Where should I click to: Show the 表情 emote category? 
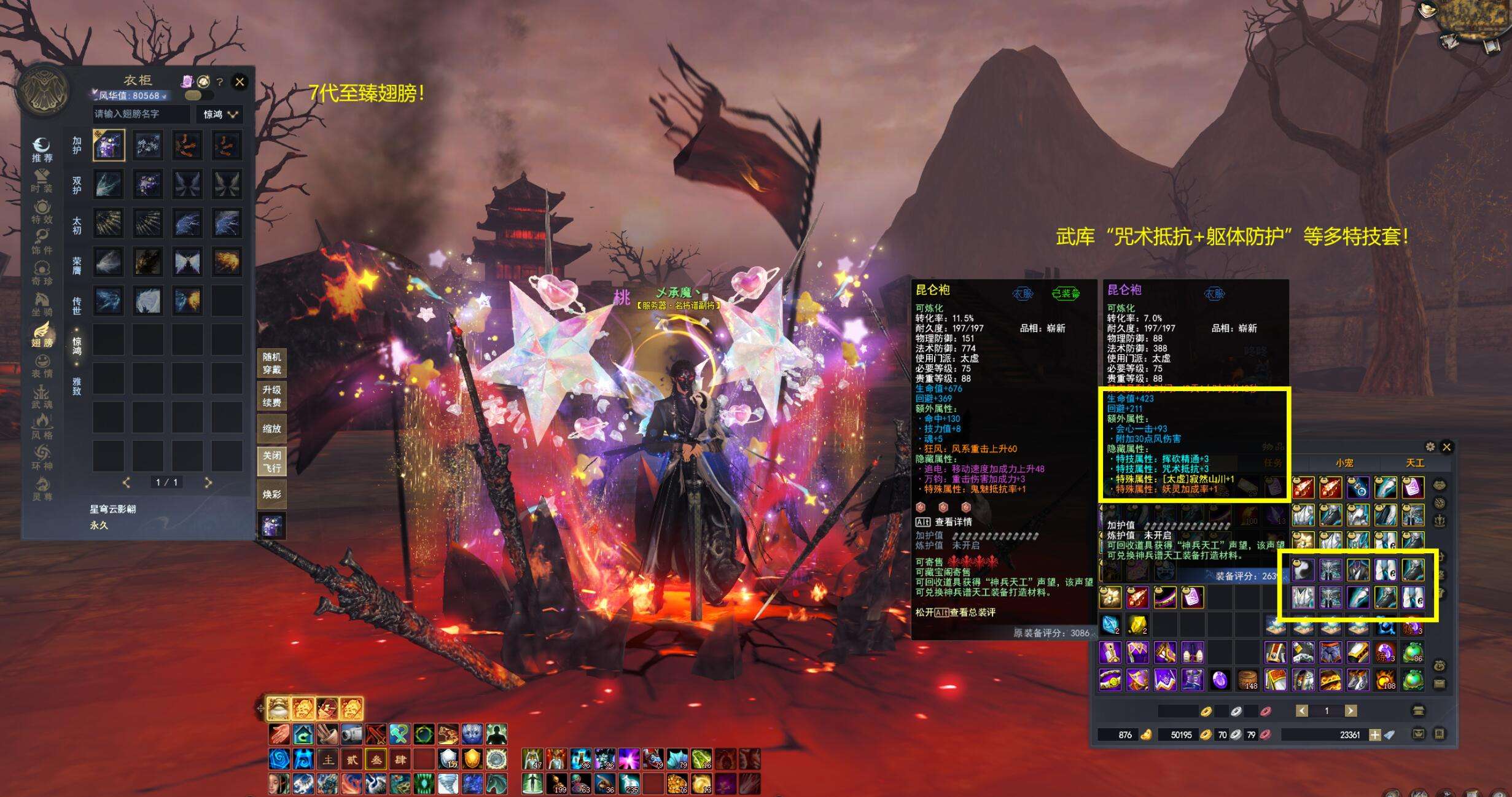click(42, 365)
